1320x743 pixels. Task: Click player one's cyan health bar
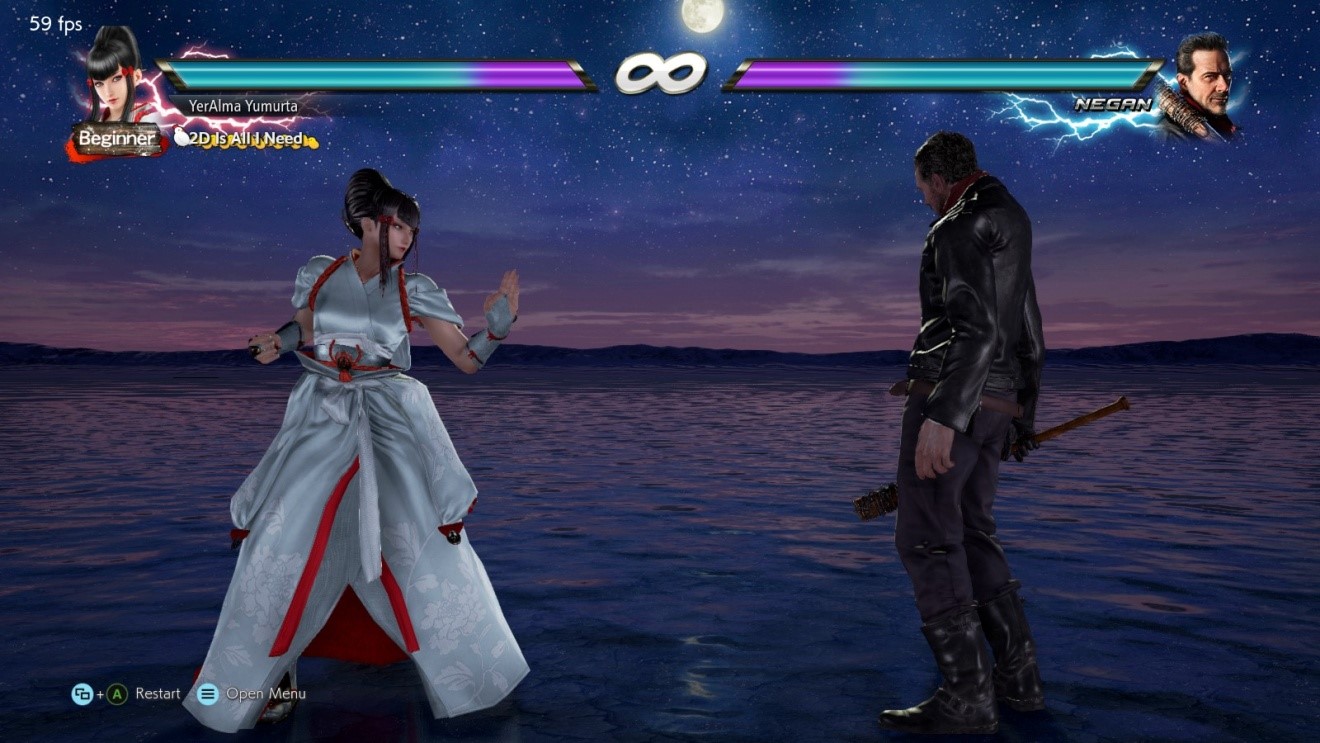(x=310, y=72)
